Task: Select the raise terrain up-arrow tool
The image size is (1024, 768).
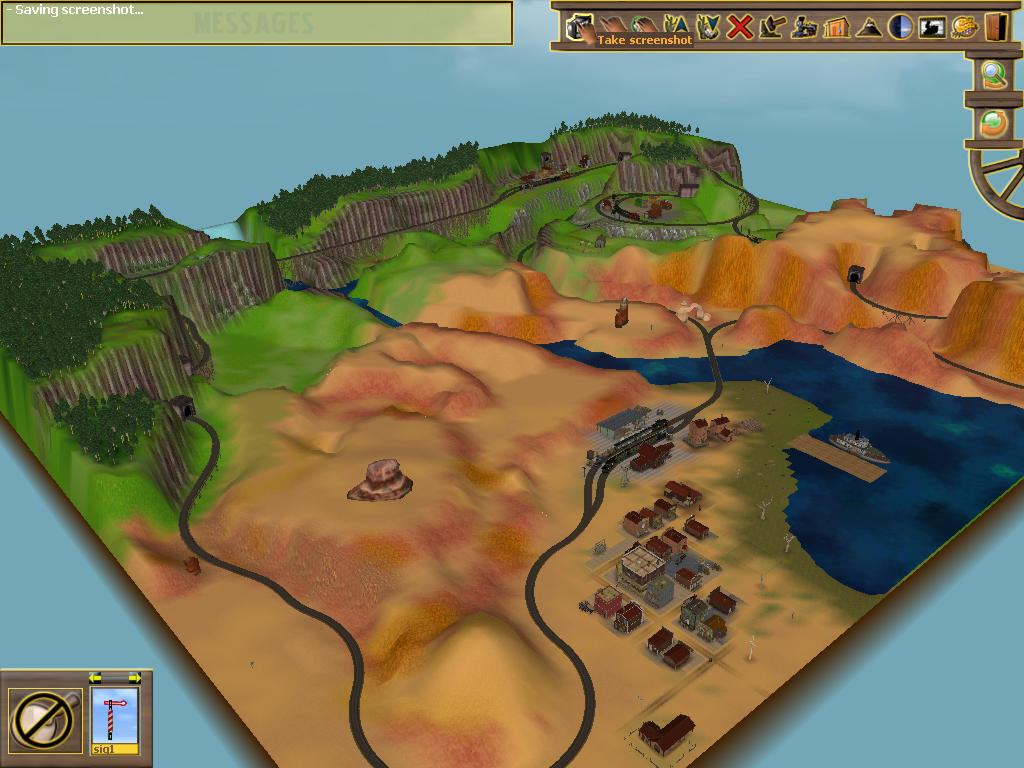Action: click(x=675, y=27)
